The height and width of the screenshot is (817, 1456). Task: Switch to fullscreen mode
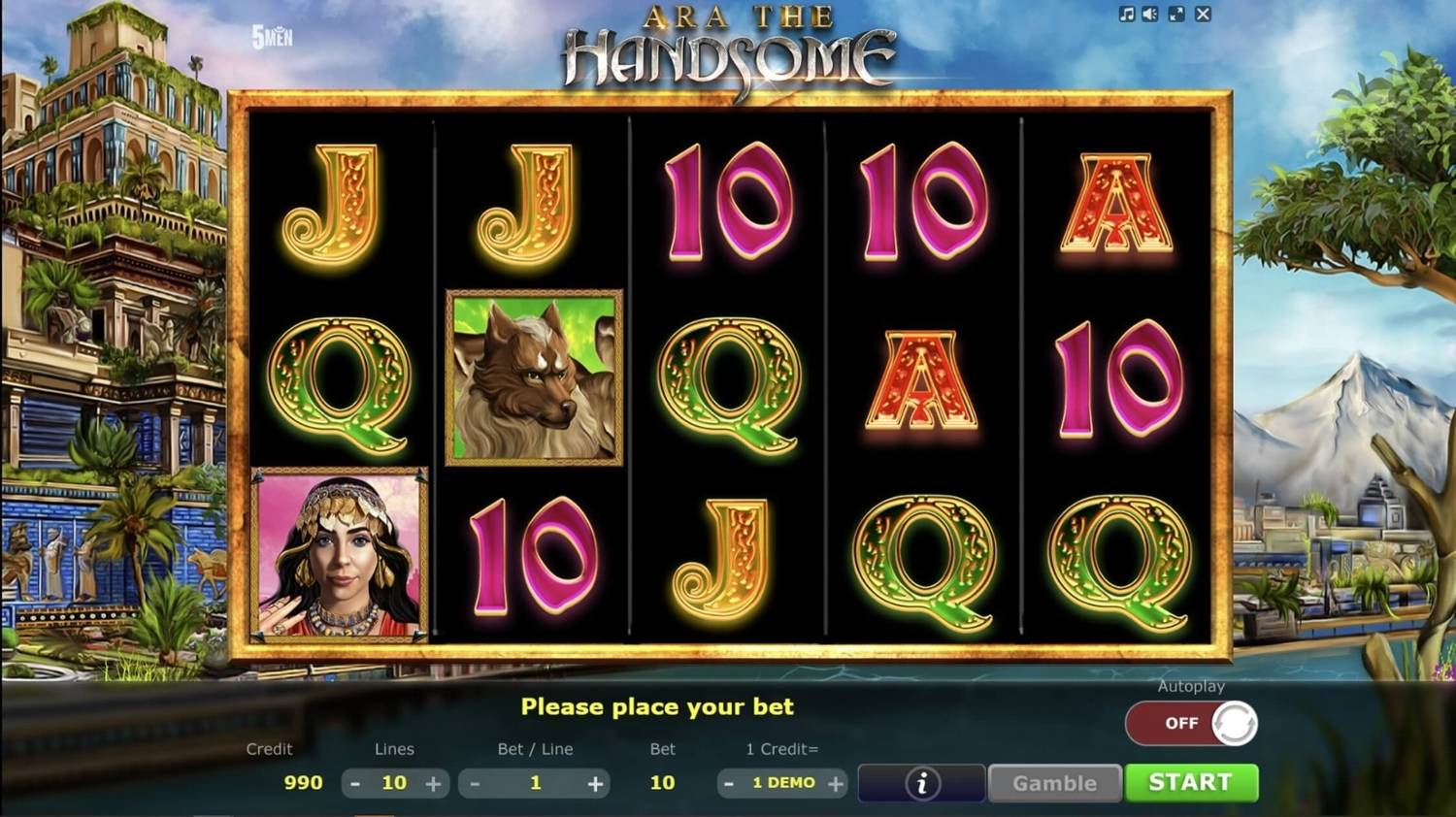(1176, 15)
